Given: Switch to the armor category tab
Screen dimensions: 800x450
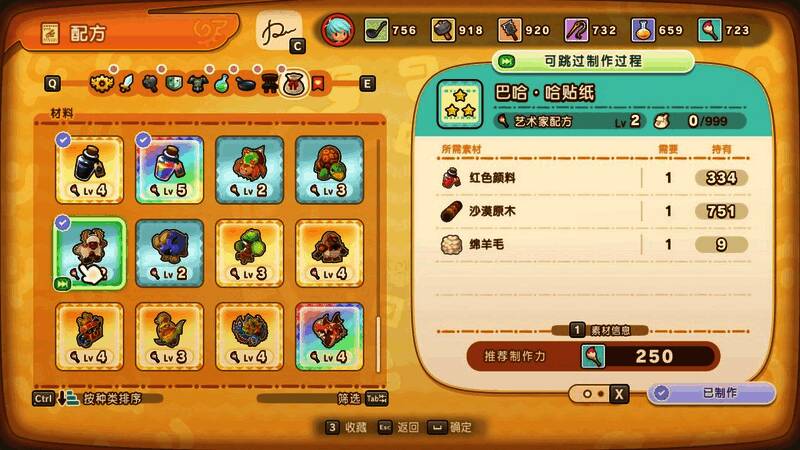Looking at the screenshot, I should tap(197, 84).
